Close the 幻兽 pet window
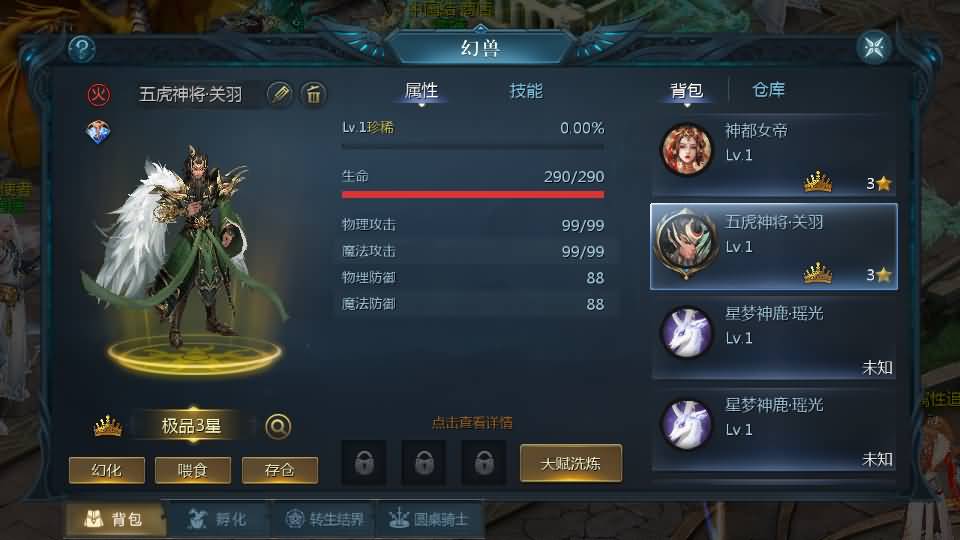This screenshot has height=540, width=960. coord(874,47)
